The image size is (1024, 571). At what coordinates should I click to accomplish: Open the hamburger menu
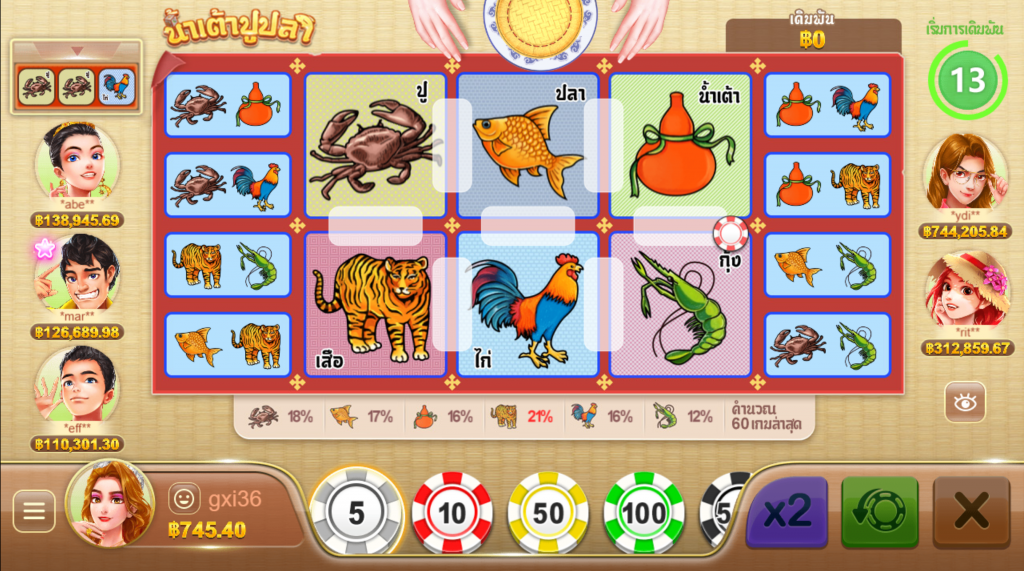34,512
